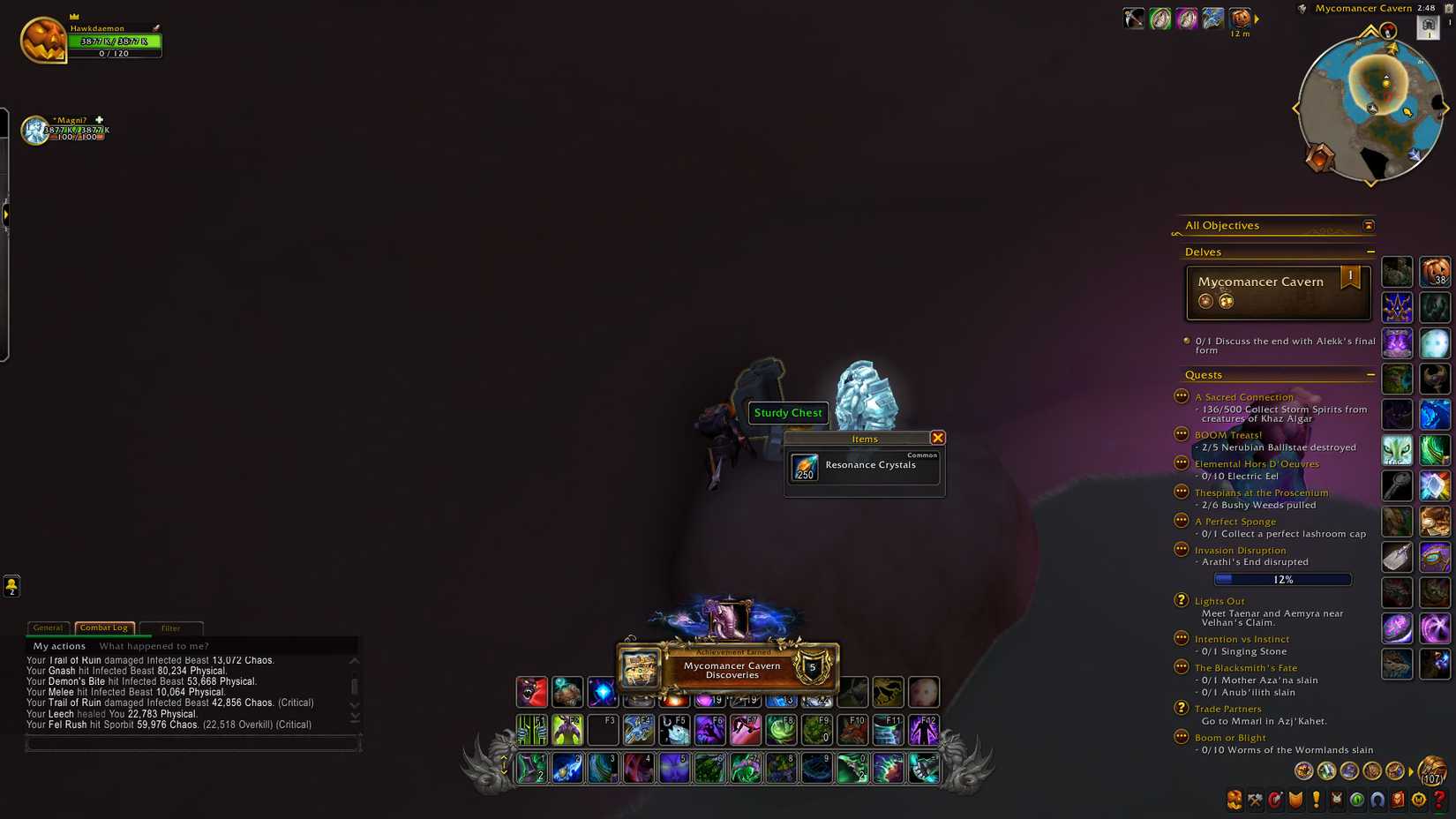Click the pumpkin buff showing 12m remaining

coord(1240,18)
